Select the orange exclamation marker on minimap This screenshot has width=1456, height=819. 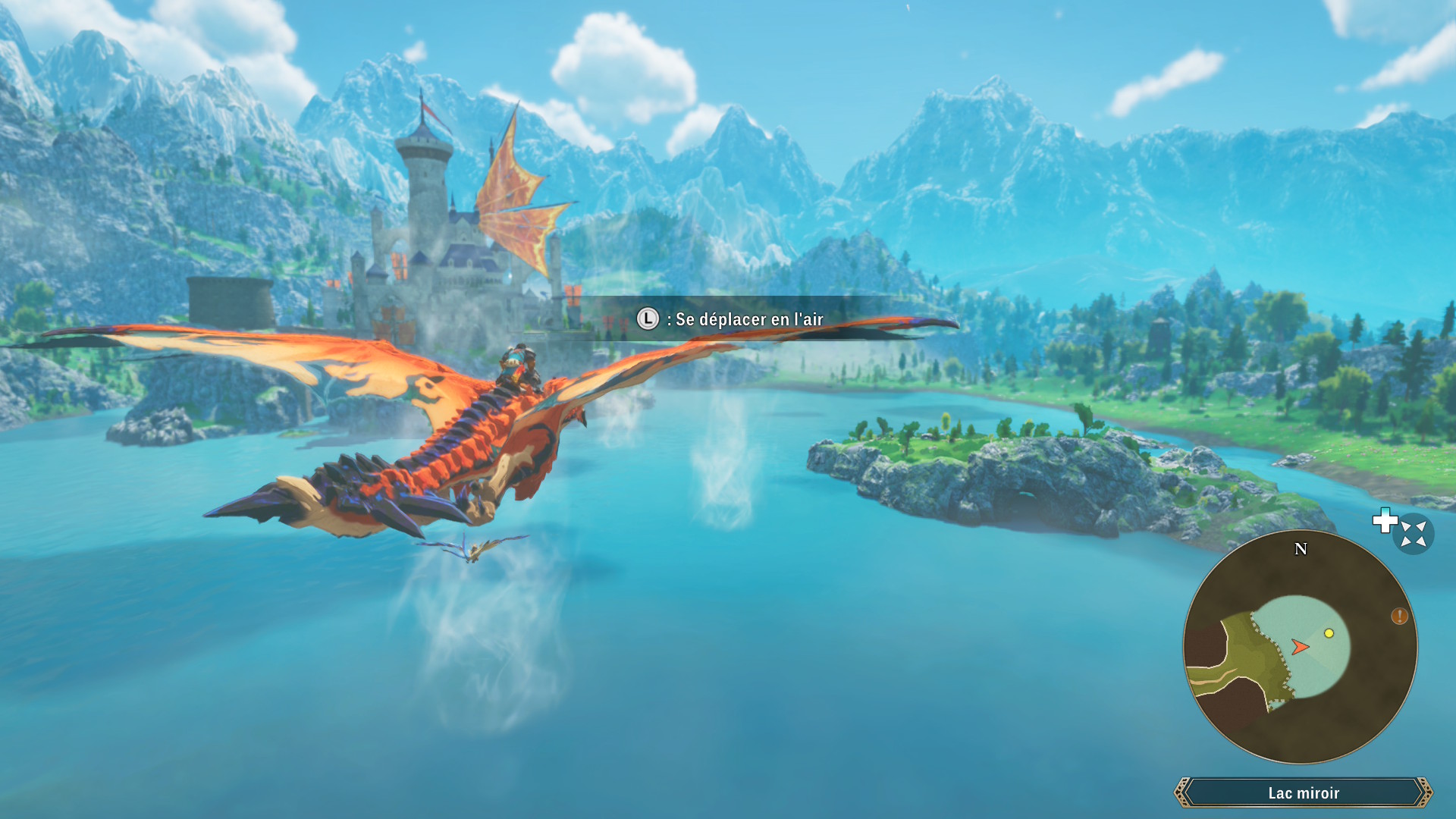pos(1399,616)
